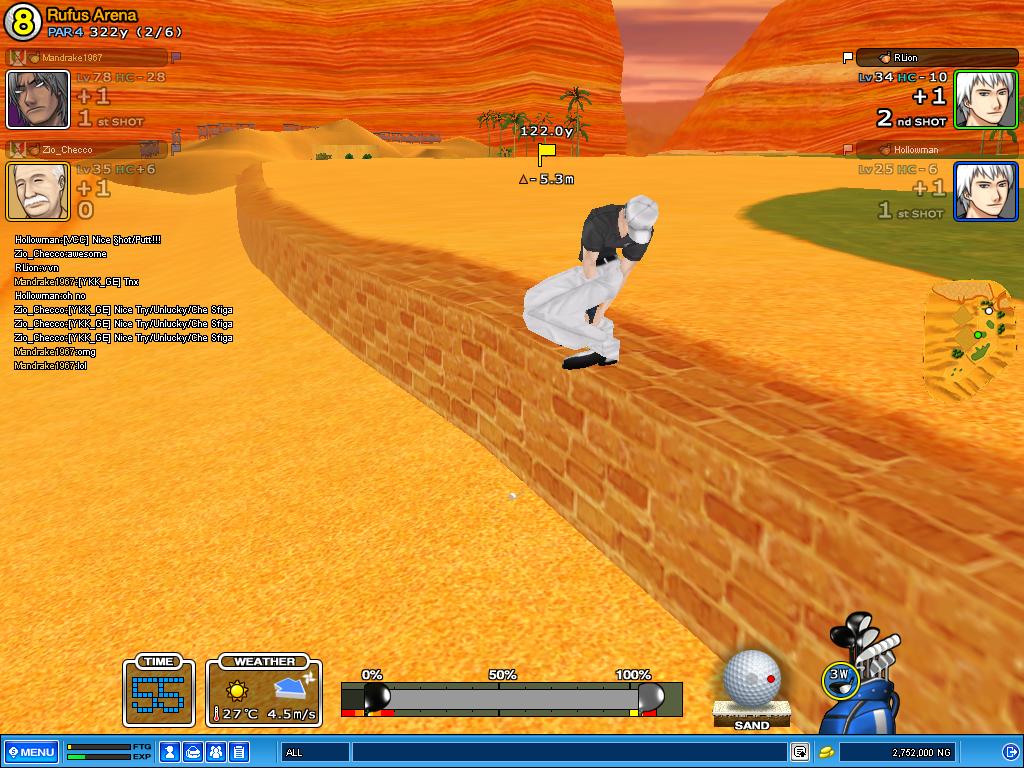The width and height of the screenshot is (1024, 768).
Task: Click the chat message input field
Action: click(x=568, y=752)
